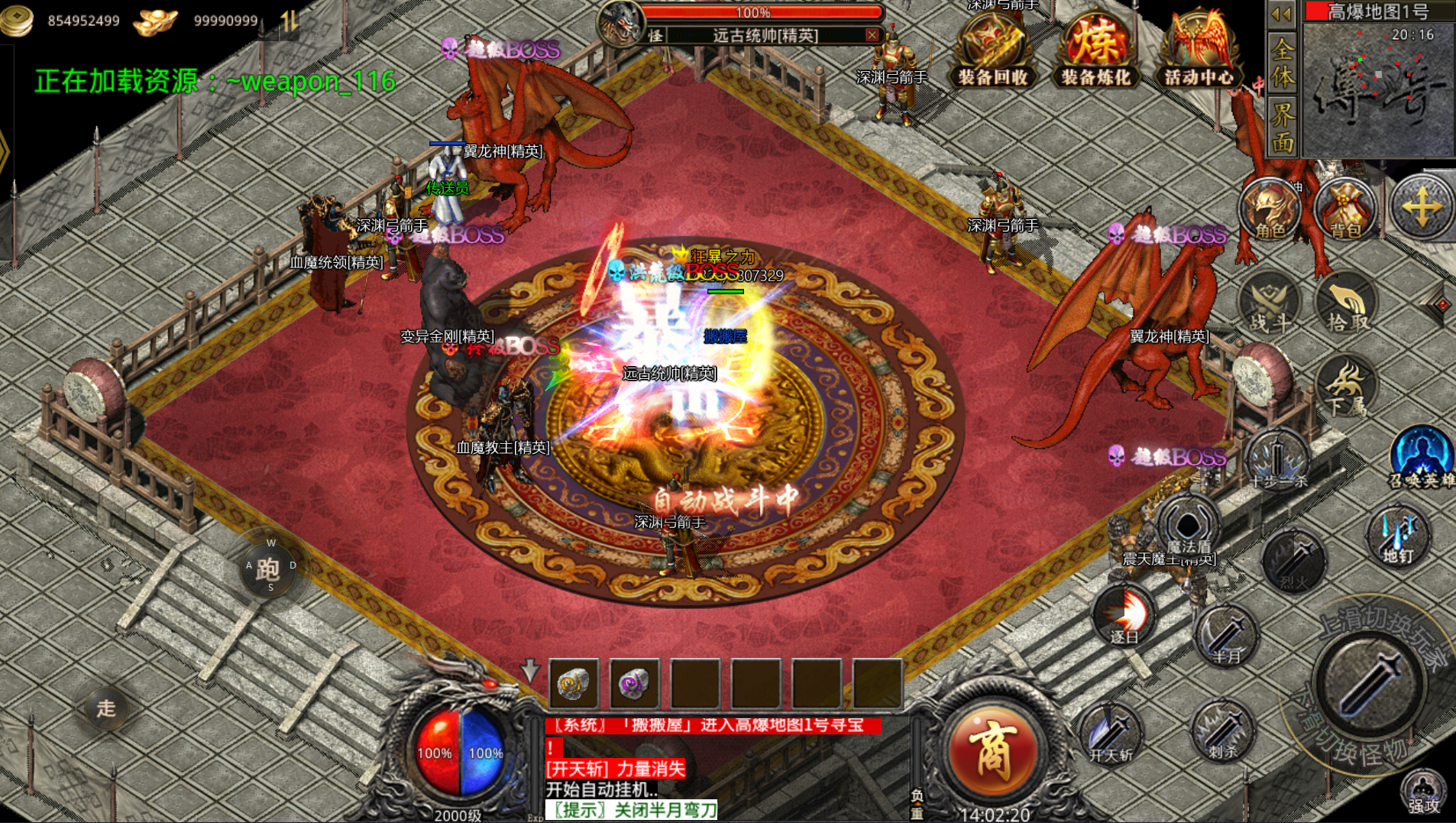Screen dimensions: 1456x823
Task: Open the 活动中心 activity center
Action: 1198,50
